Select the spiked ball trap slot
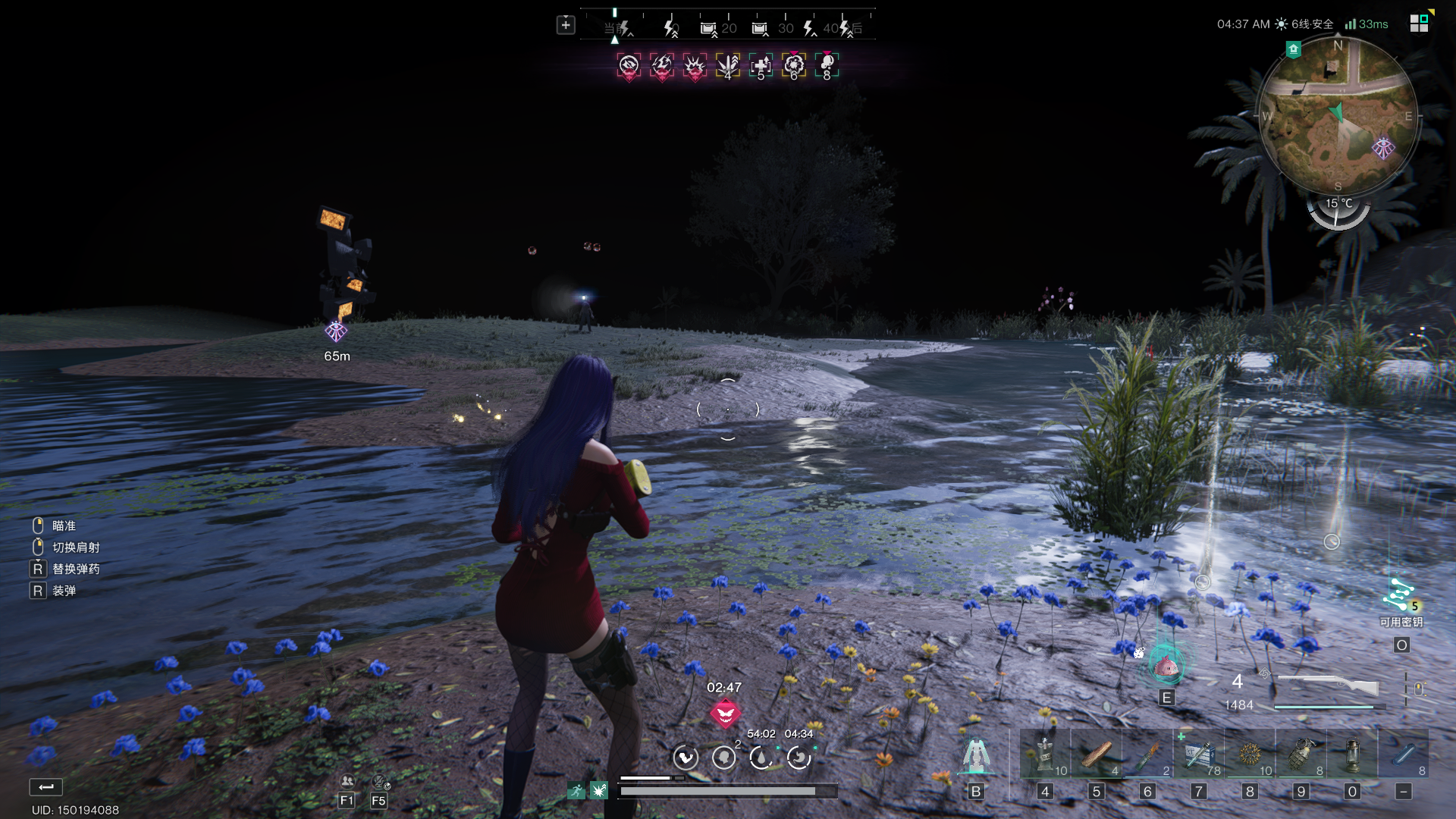Screen dimensions: 1456x819 [1250, 755]
